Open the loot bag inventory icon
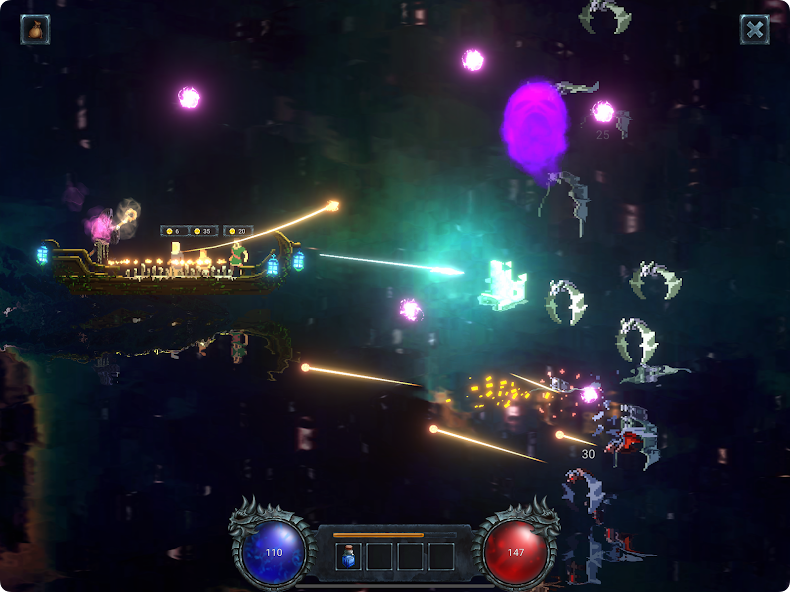790x592 pixels. 35,29
